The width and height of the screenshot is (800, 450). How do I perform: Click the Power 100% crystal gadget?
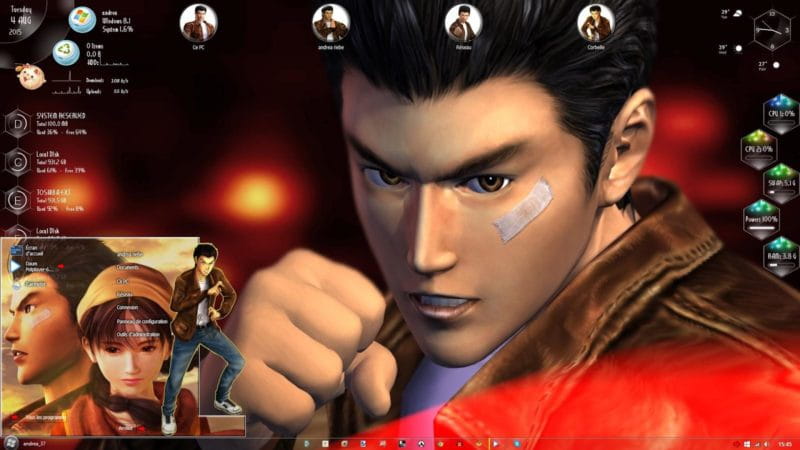click(x=781, y=216)
